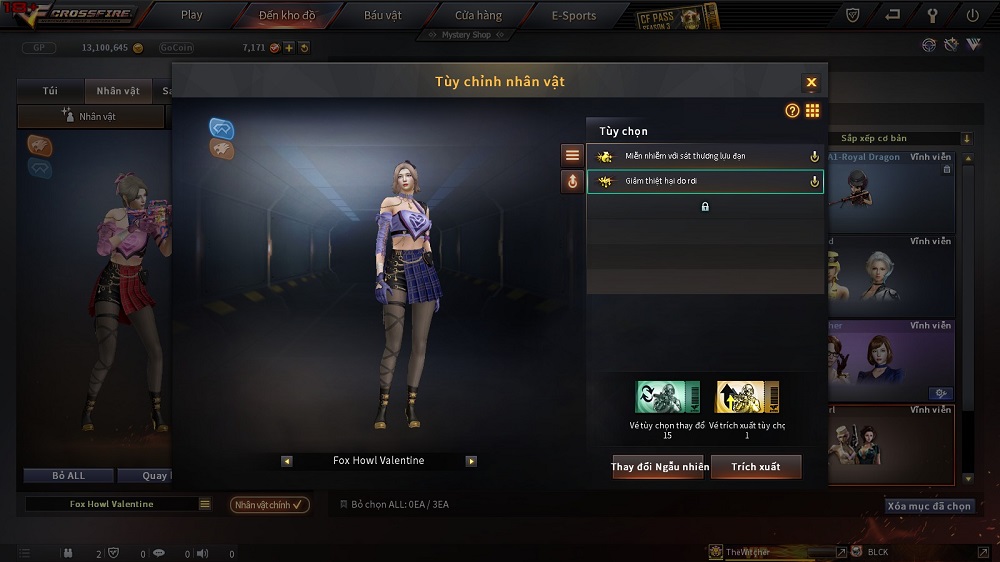1000x562 pixels.
Task: Select the Vé tùy chọn thay đổi ticket
Action: coord(665,397)
